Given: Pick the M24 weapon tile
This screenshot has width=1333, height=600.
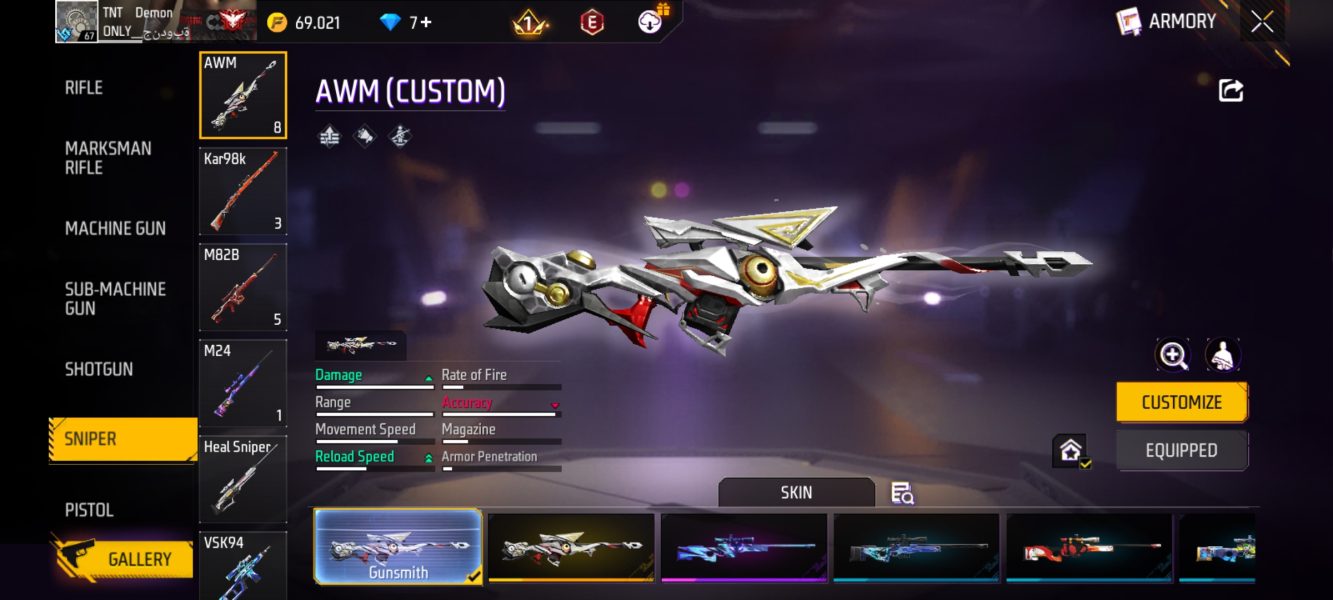Looking at the screenshot, I should click(x=243, y=382).
